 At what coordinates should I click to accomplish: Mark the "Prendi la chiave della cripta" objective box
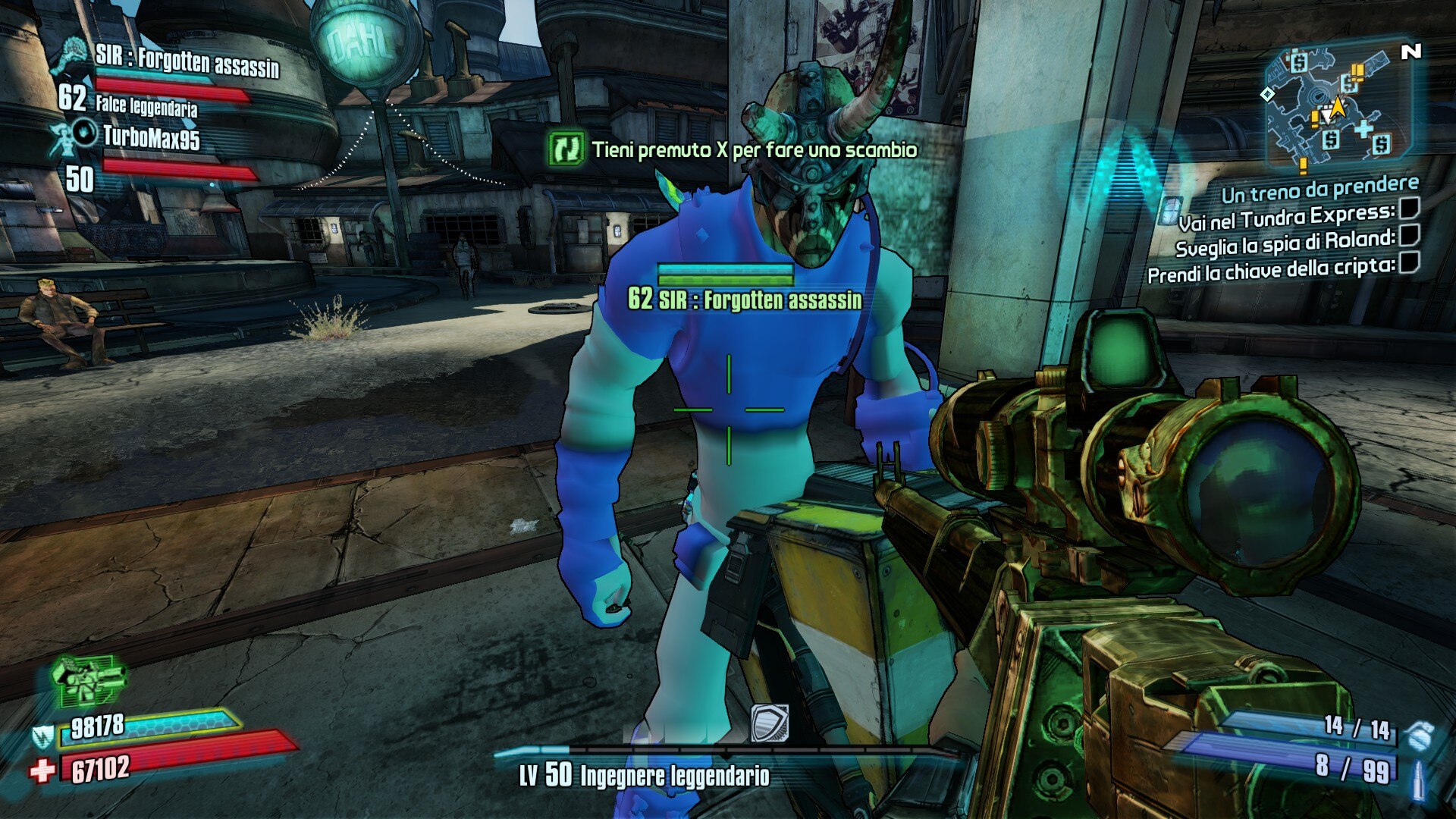click(1409, 262)
